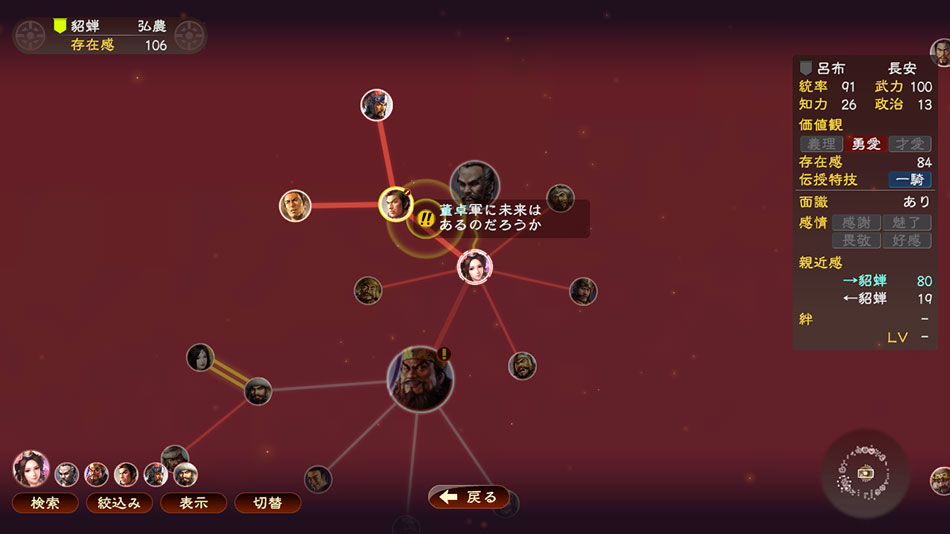Select the 表示 display button
Viewport: 950px width, 534px height.
click(x=194, y=503)
